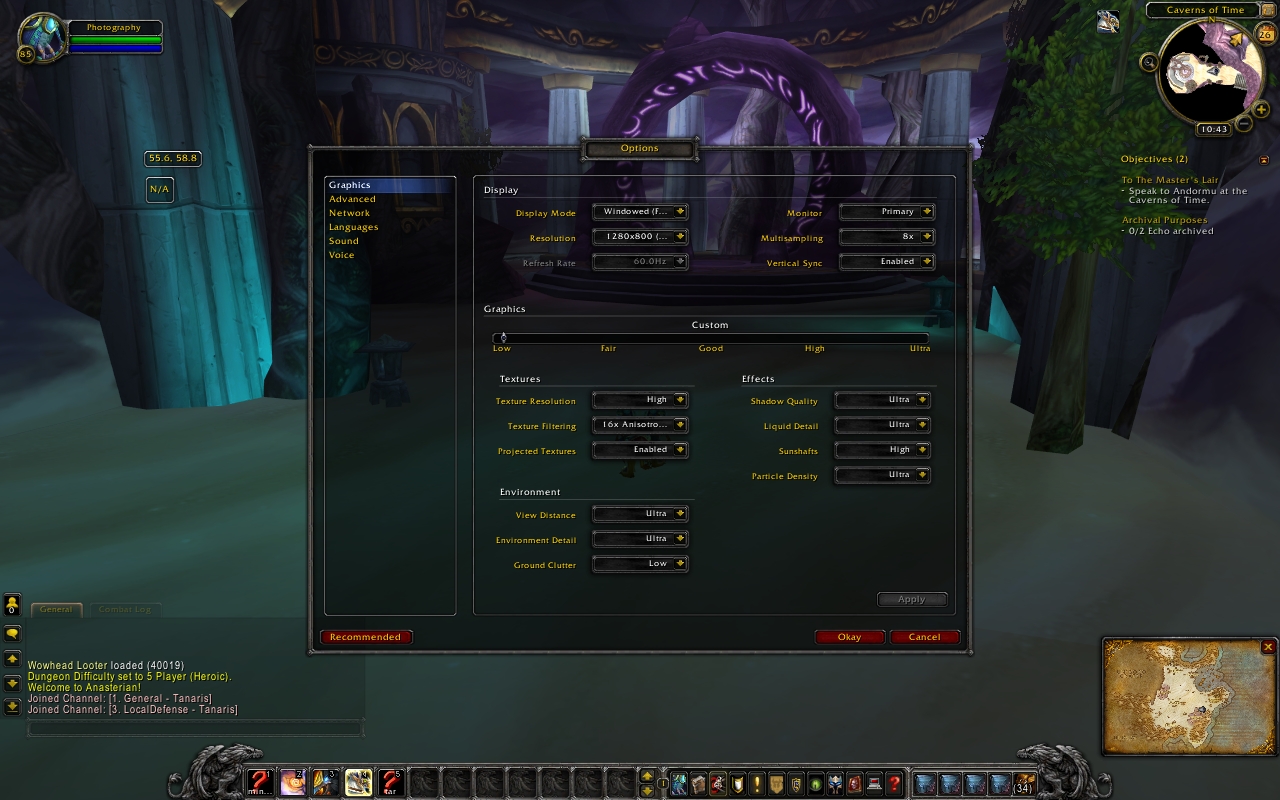The height and width of the screenshot is (800, 1280).
Task: Choose the Languages category
Action: click(x=353, y=227)
